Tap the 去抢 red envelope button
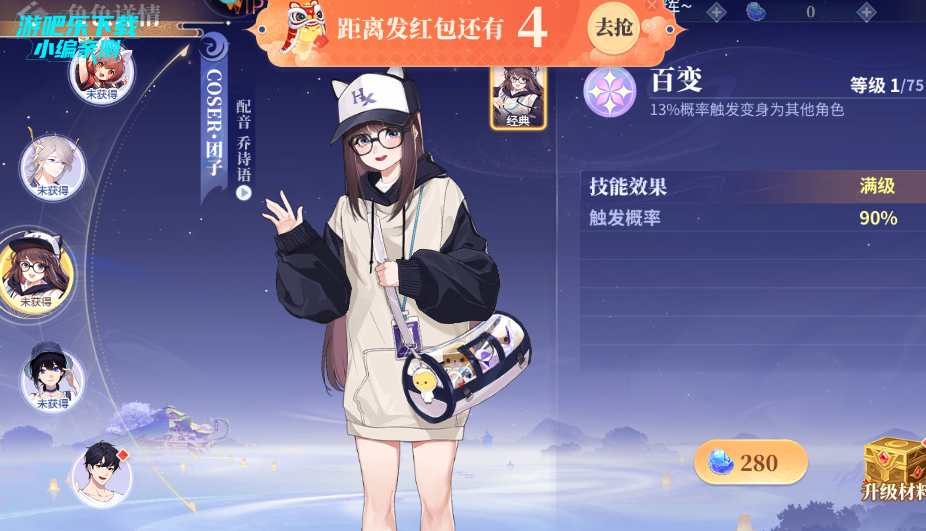926x531 pixels. pyautogui.click(x=613, y=27)
